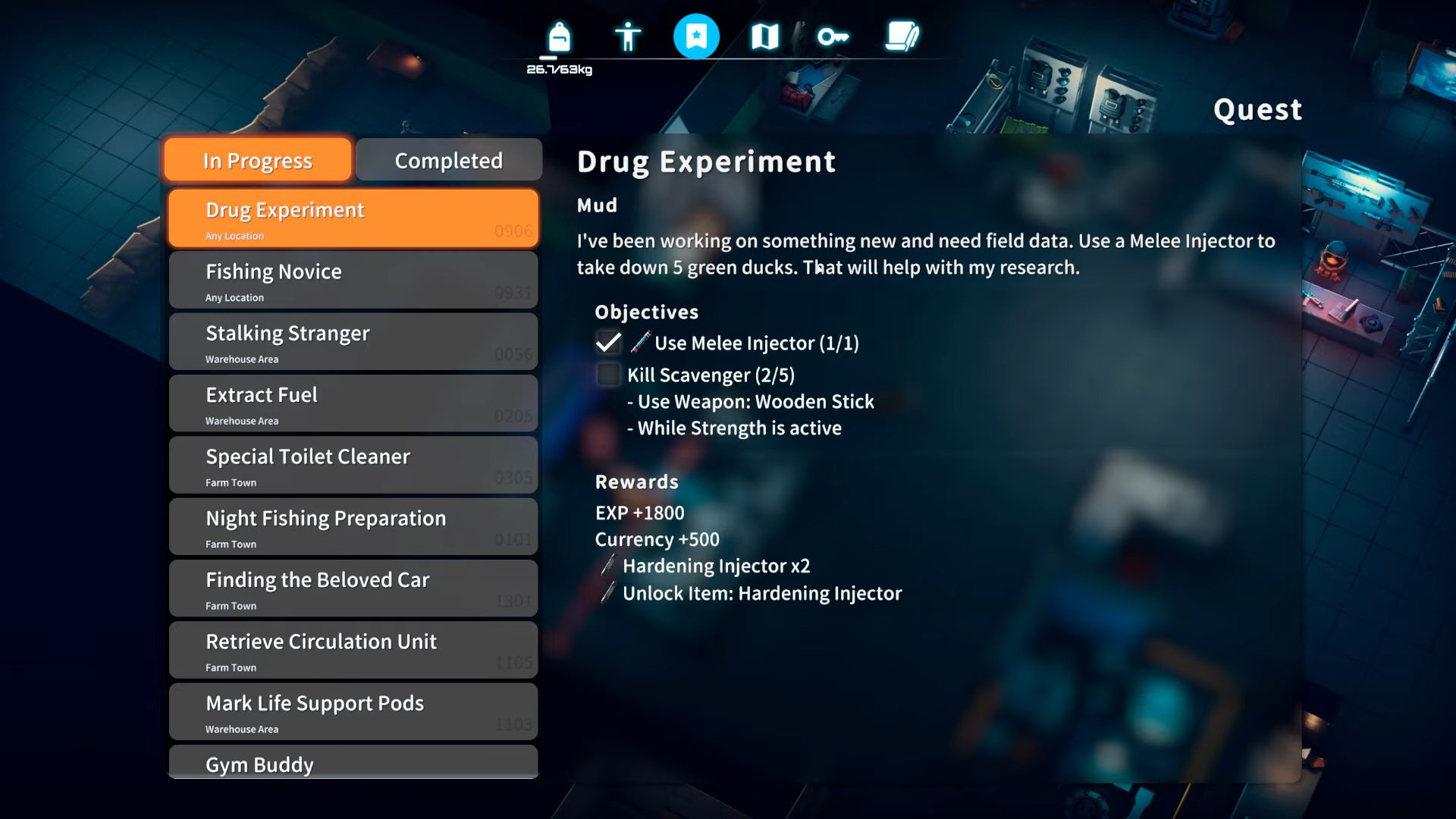
Task: Open the Stalking Stranger quest
Action: 353,341
